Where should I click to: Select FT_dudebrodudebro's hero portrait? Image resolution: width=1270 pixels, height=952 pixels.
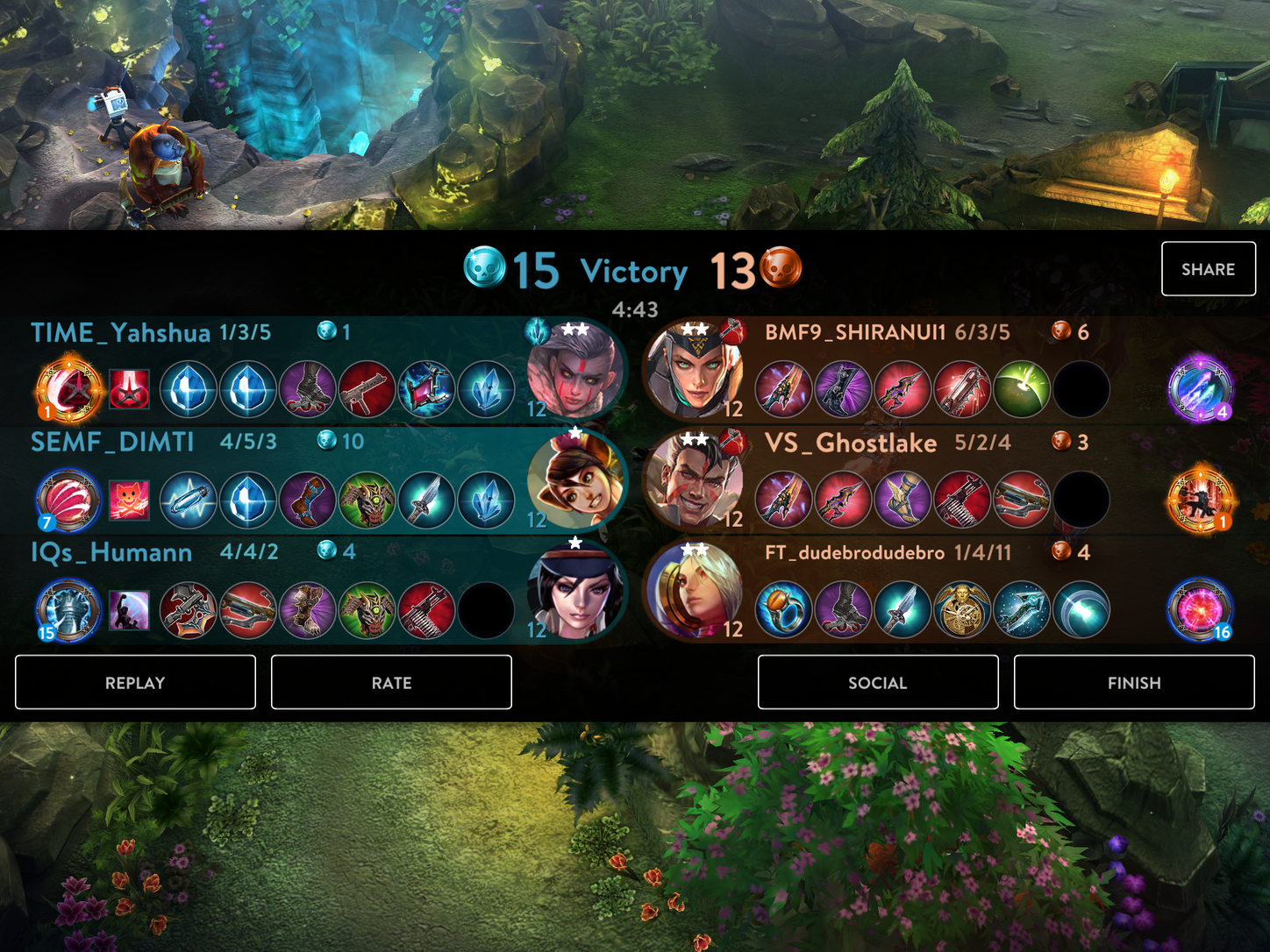pos(695,591)
